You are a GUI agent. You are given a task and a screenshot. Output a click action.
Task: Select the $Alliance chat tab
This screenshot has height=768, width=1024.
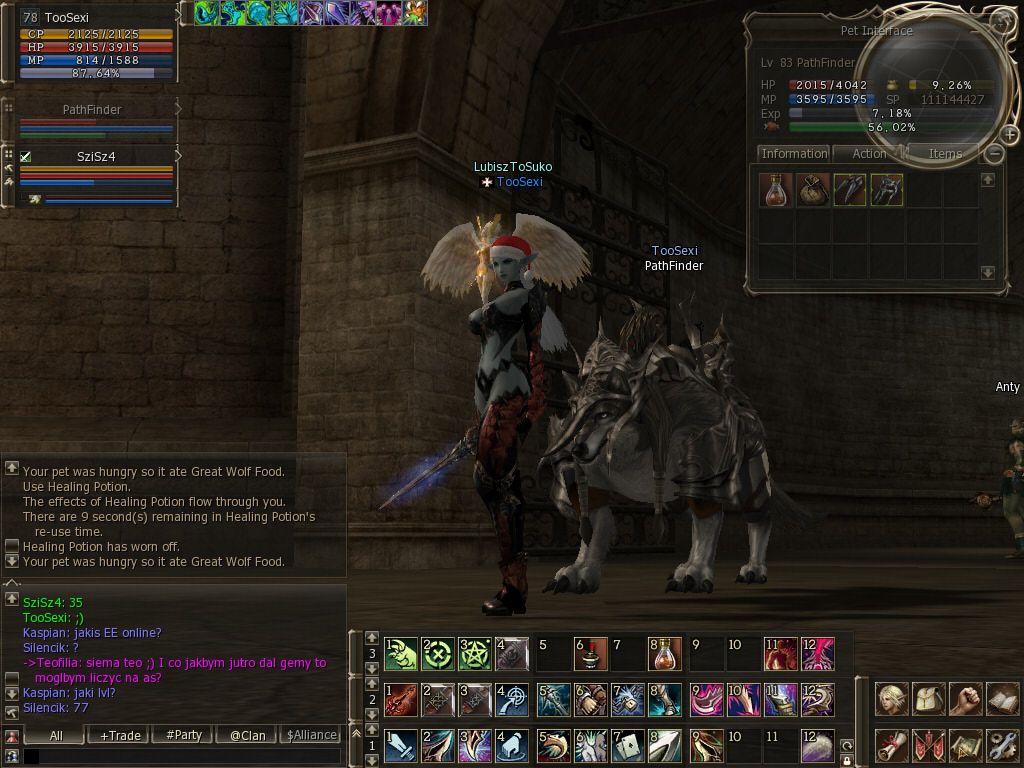pyautogui.click(x=311, y=735)
